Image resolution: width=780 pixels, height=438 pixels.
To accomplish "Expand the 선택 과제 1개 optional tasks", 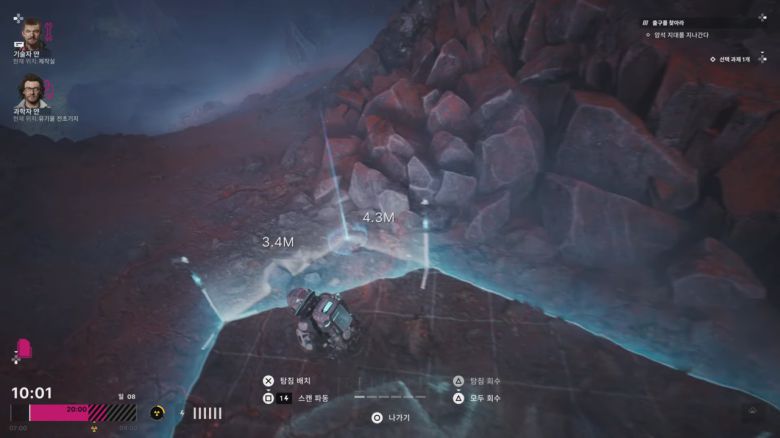I will pos(731,59).
